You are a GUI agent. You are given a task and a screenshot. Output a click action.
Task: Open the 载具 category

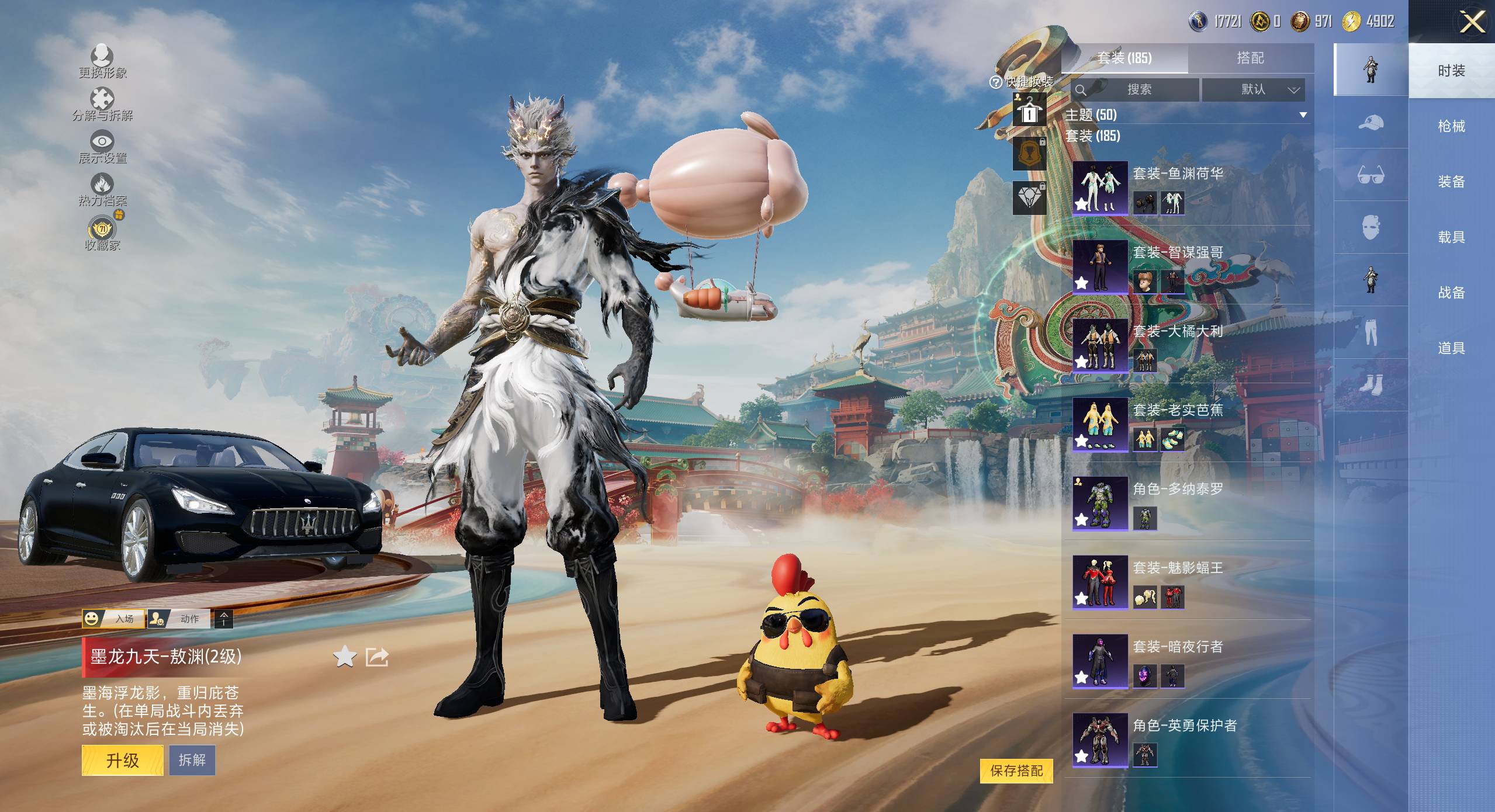(1451, 237)
